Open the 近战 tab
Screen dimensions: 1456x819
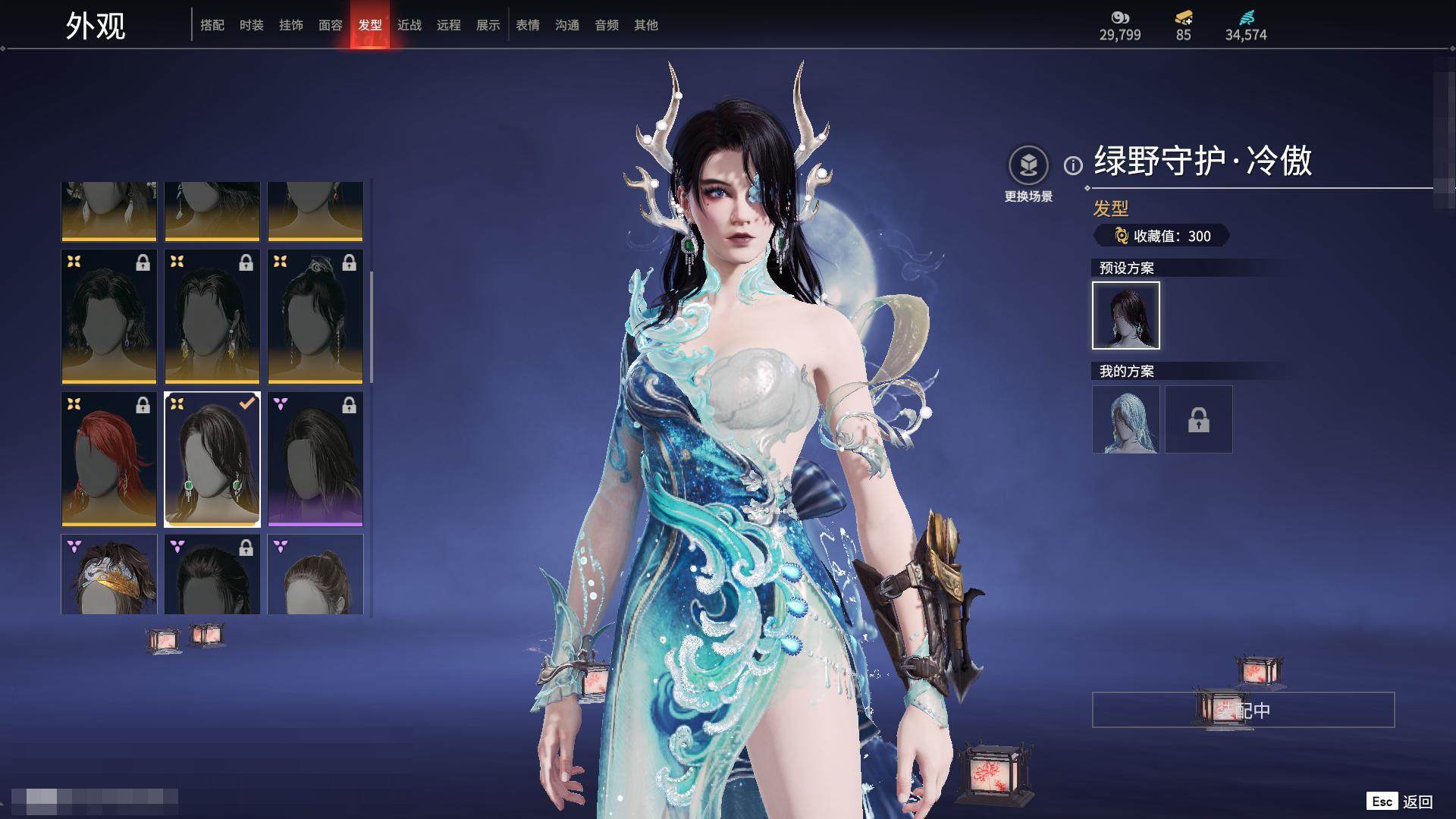pos(409,25)
